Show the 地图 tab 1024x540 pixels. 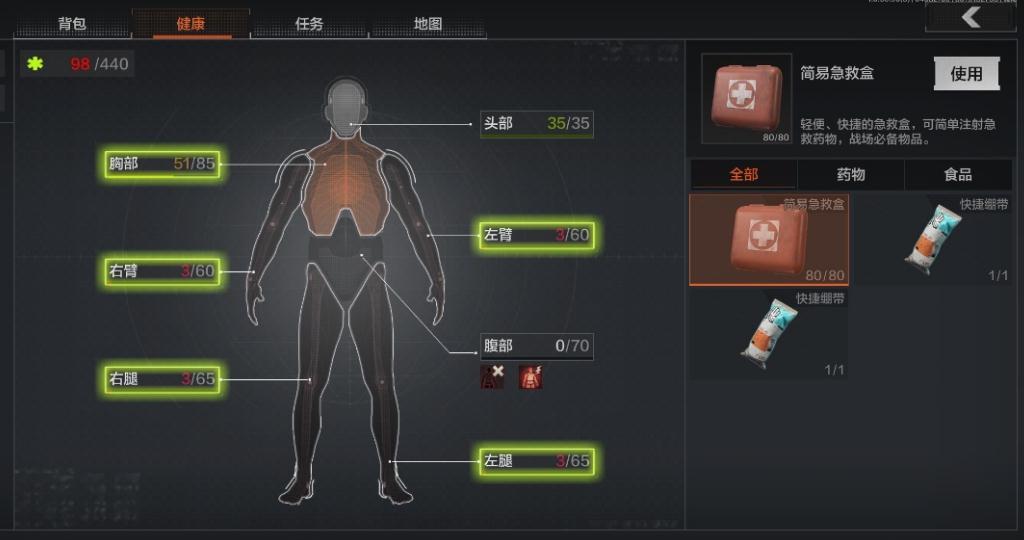tap(428, 24)
